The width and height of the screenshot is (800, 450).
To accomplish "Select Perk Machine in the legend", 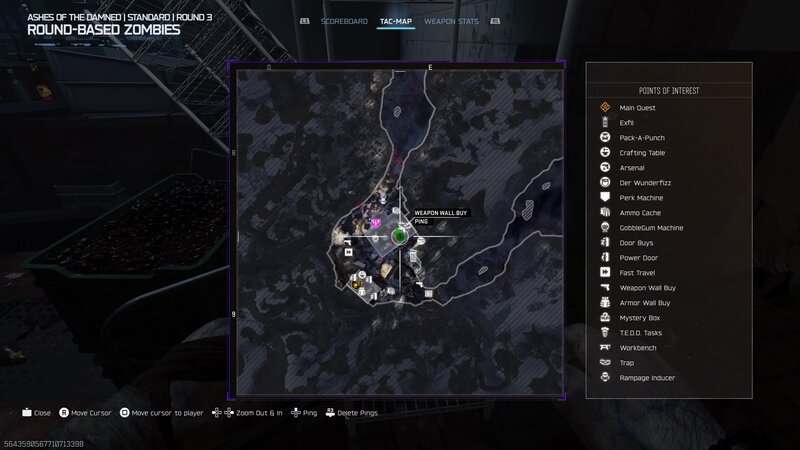I will click(x=641, y=197).
